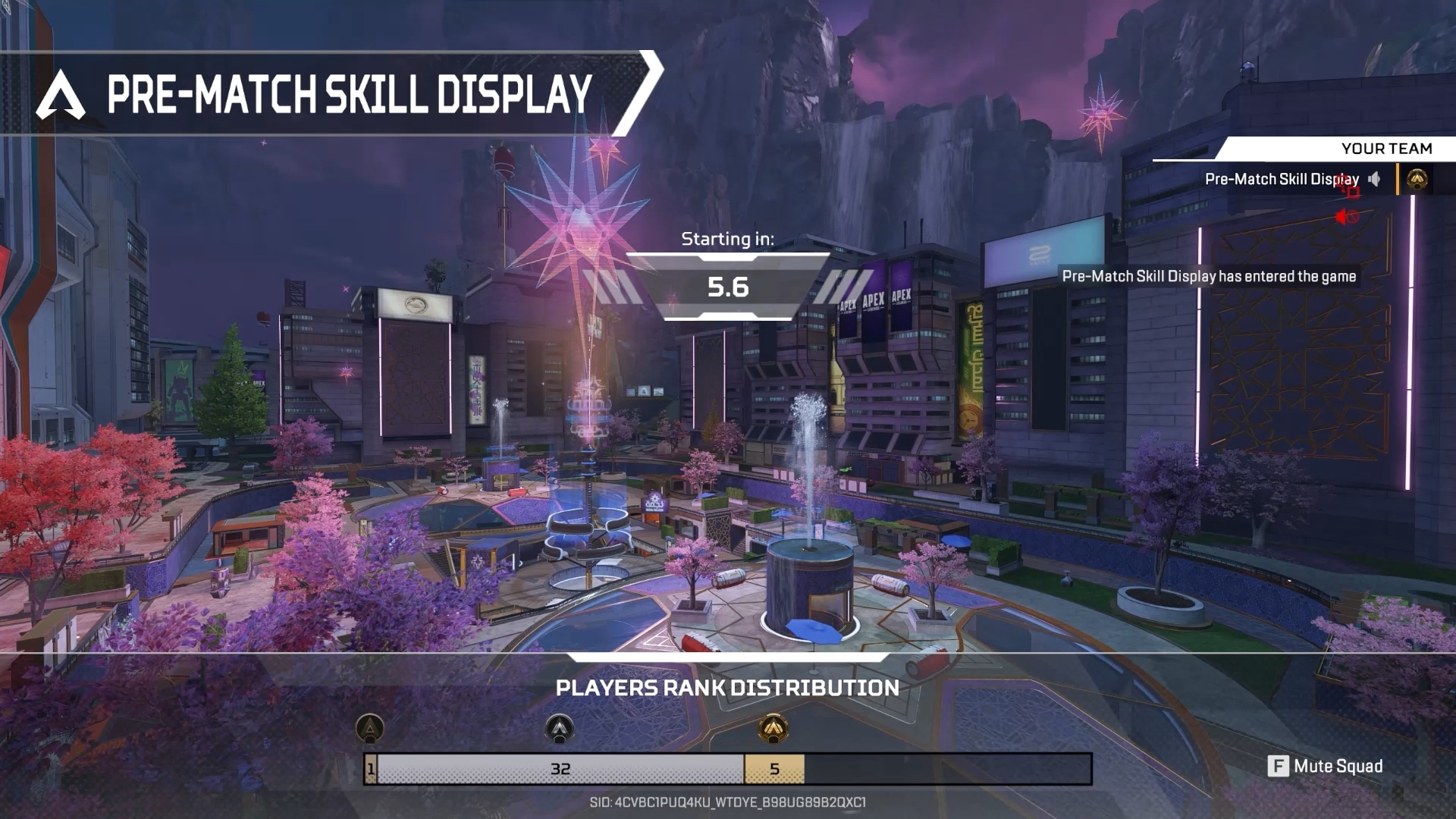Select the bronze rank badge in rank distribution
Screen dimensions: 1456x819
coord(370,729)
